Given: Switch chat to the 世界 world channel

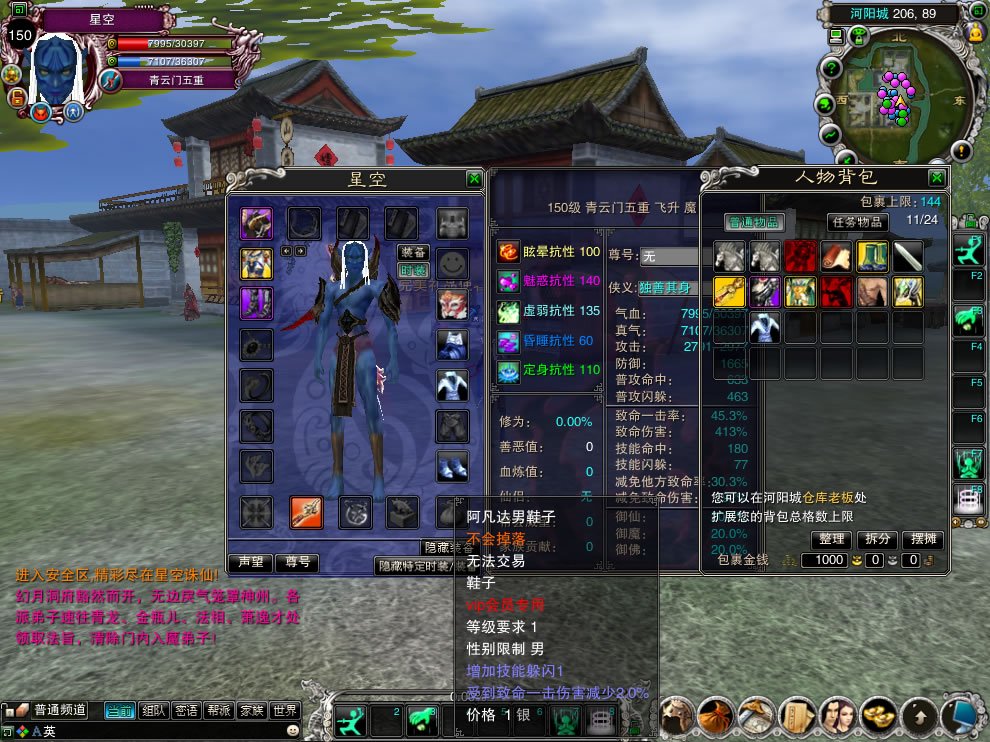Looking at the screenshot, I should [284, 710].
